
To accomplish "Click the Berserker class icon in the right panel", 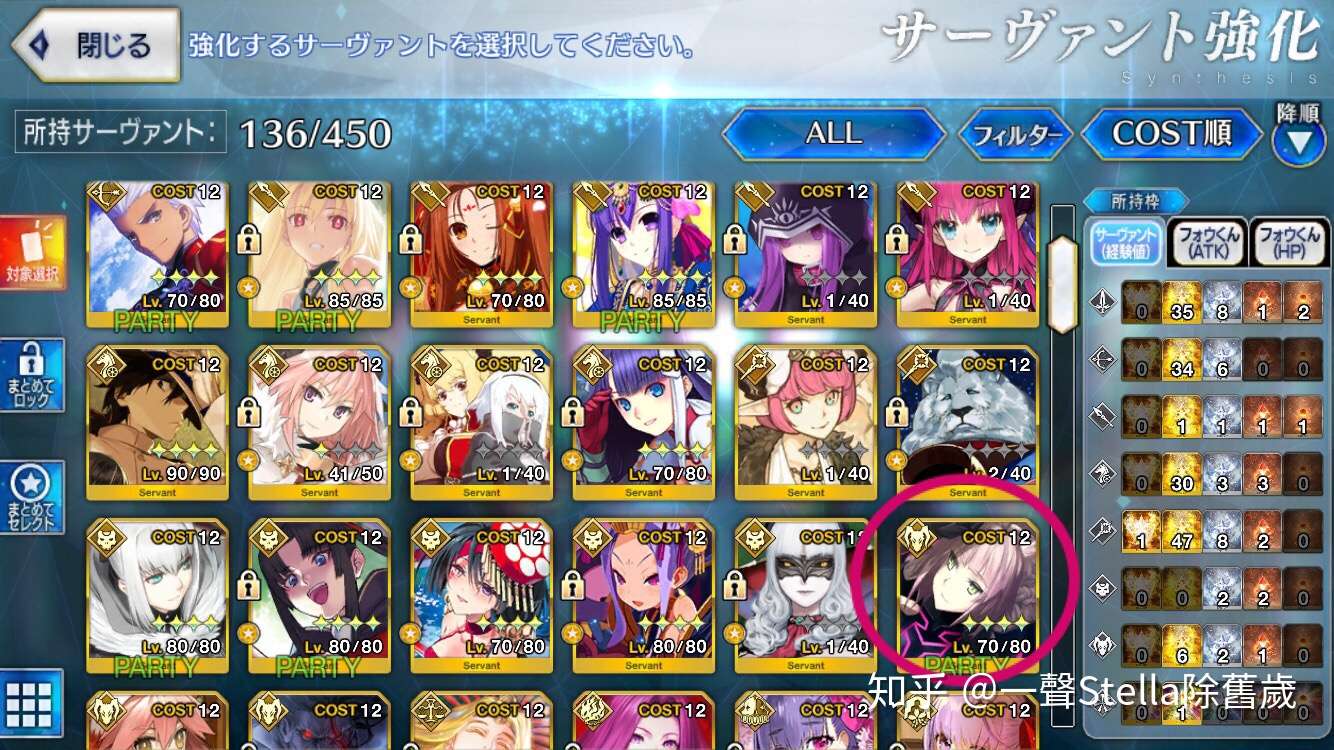I will point(1103,643).
